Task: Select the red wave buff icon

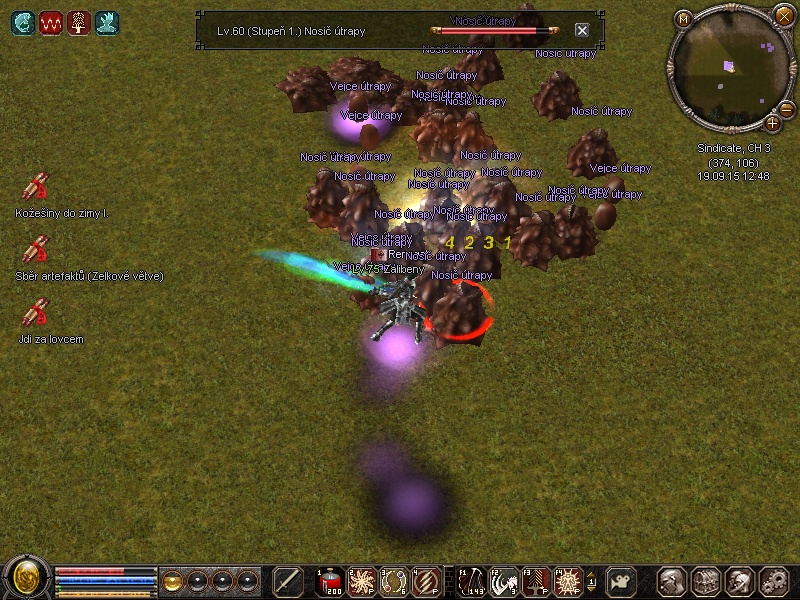Action: 50,23
